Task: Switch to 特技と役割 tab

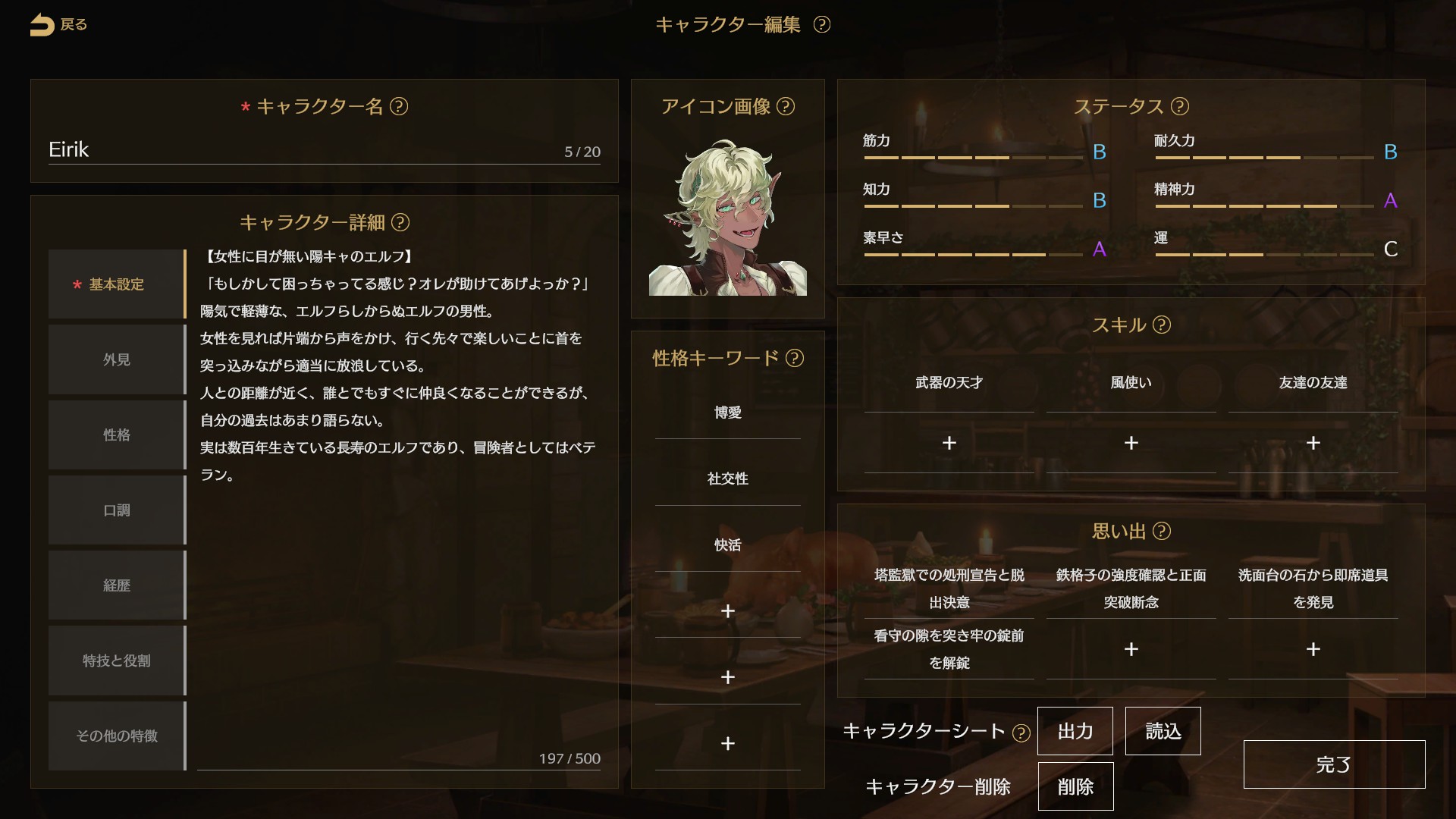Action: pos(117,661)
